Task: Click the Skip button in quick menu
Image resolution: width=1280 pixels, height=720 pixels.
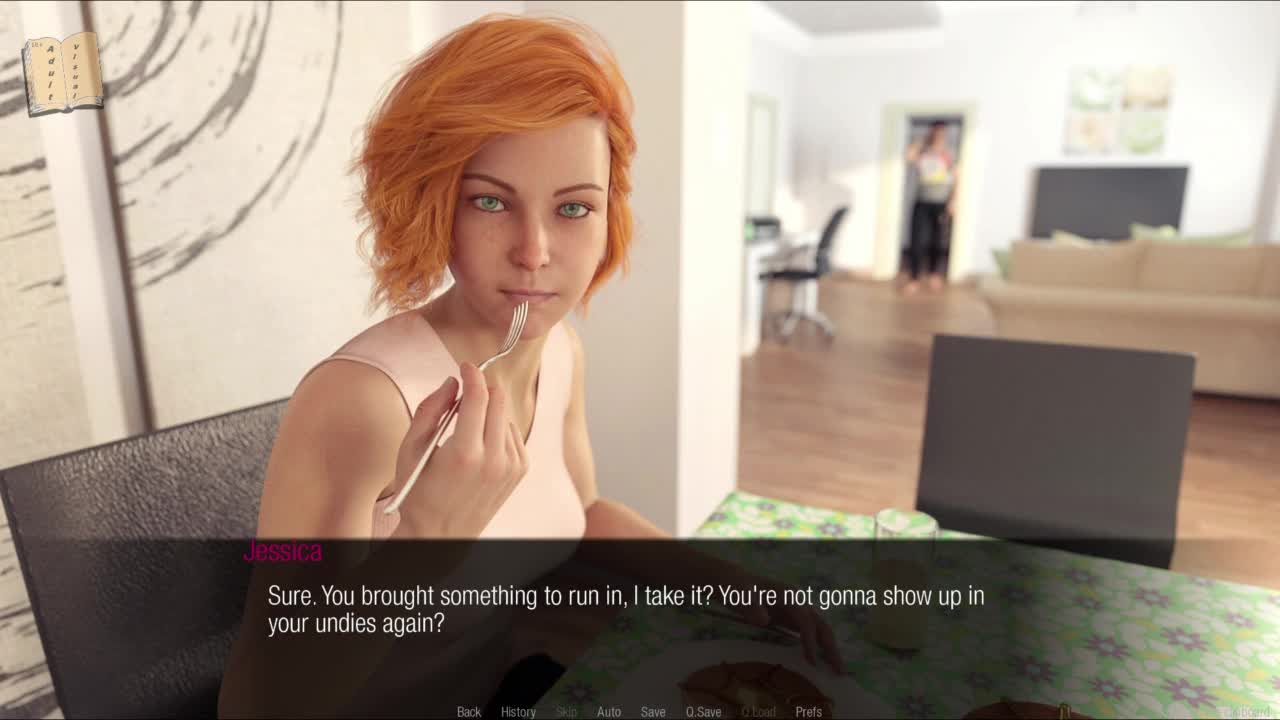Action: pyautogui.click(x=566, y=712)
